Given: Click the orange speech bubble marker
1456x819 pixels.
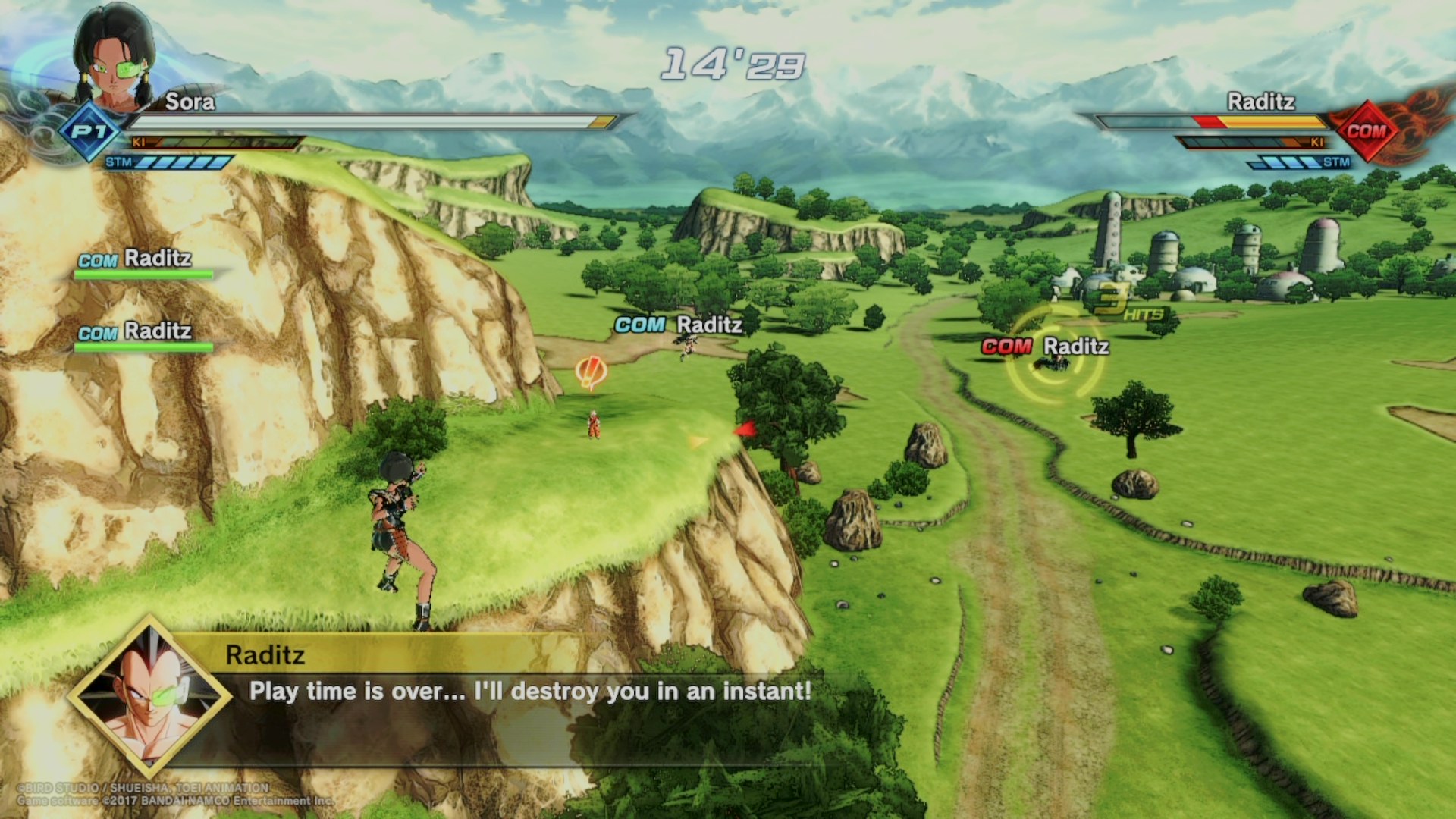Looking at the screenshot, I should click(x=591, y=372).
